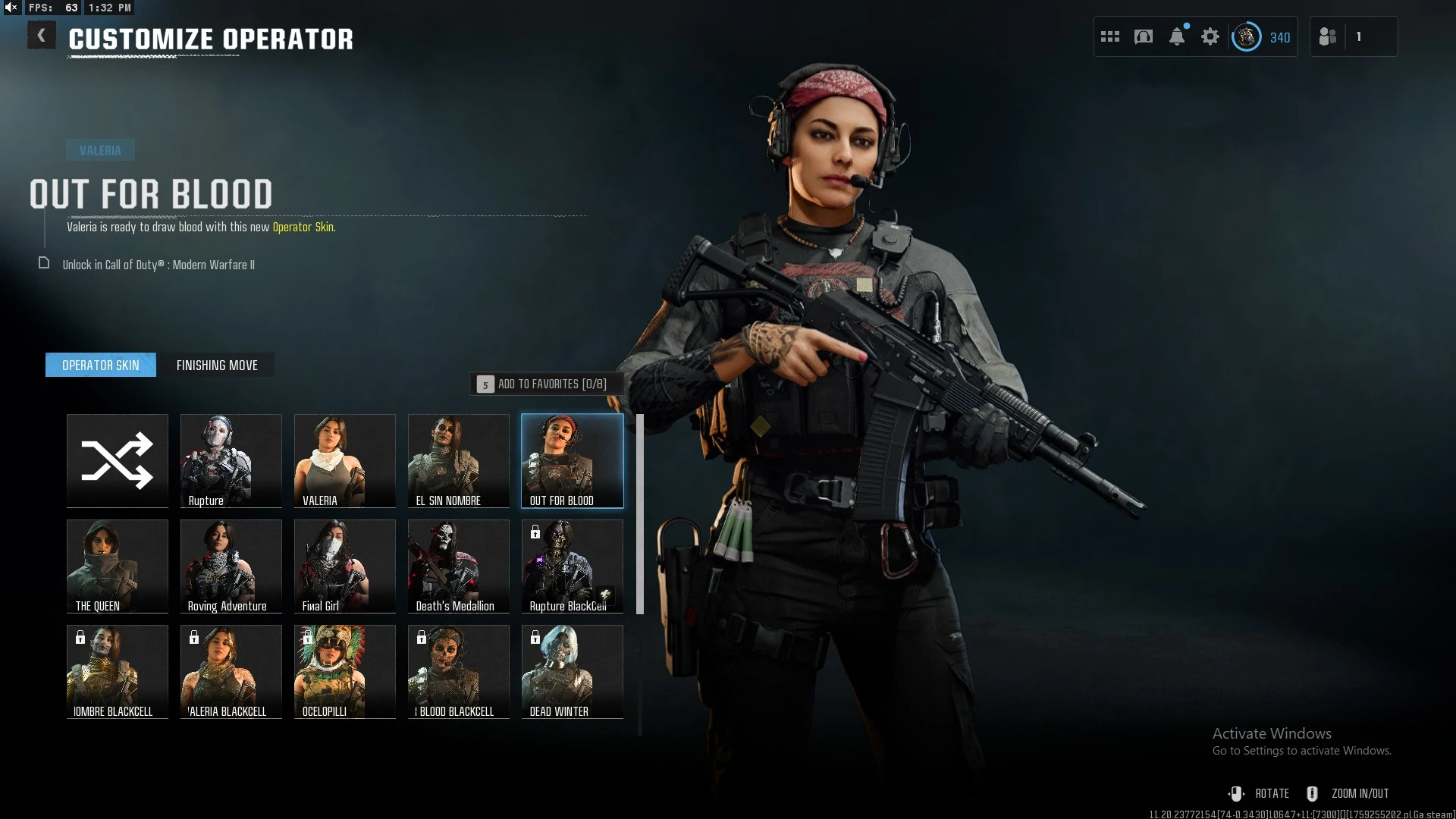1456x819 pixels.
Task: Choose the random shuffle skin tile
Action: click(x=118, y=460)
